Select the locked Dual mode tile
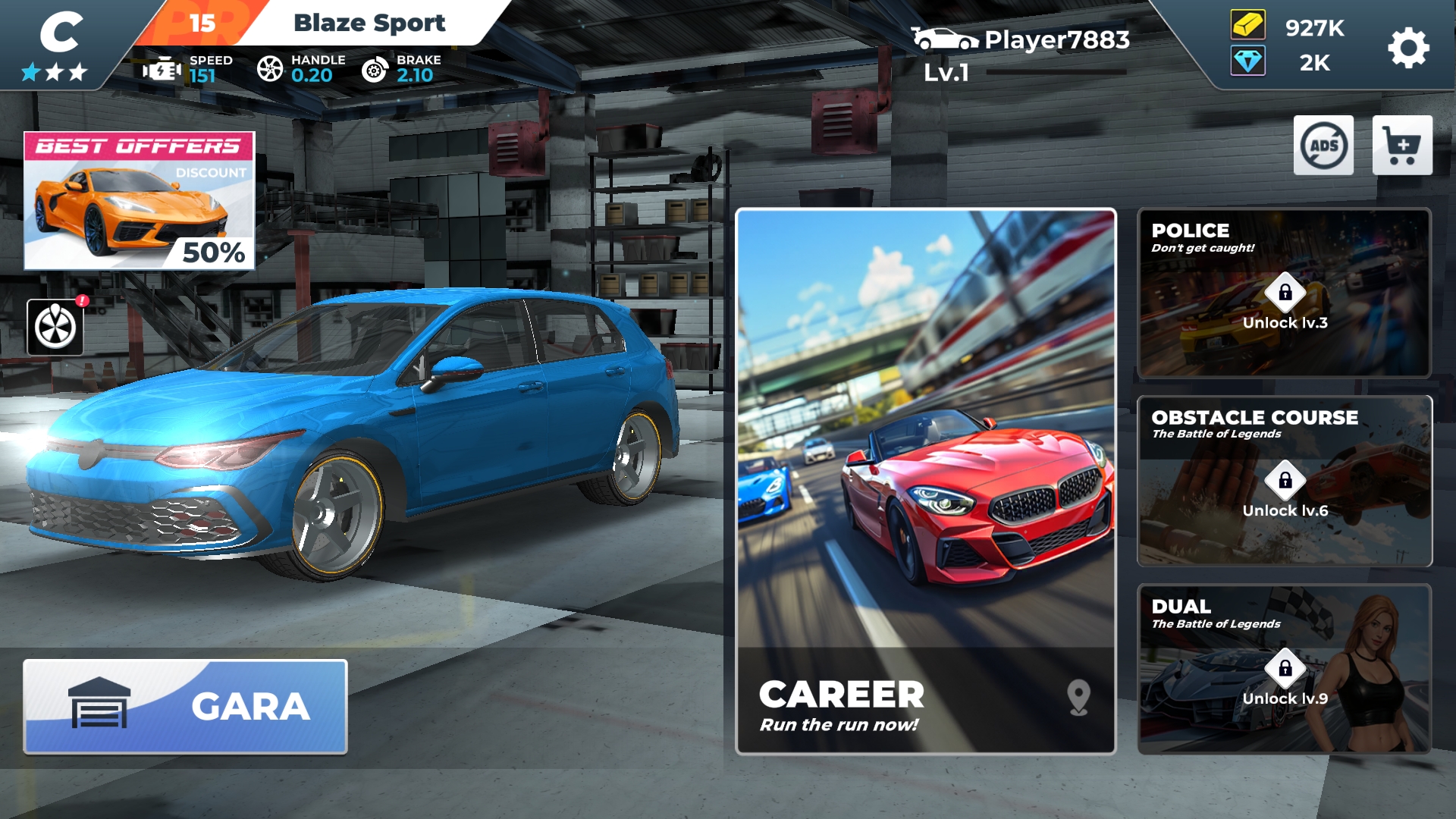The width and height of the screenshot is (1456, 819). pos(1284,669)
